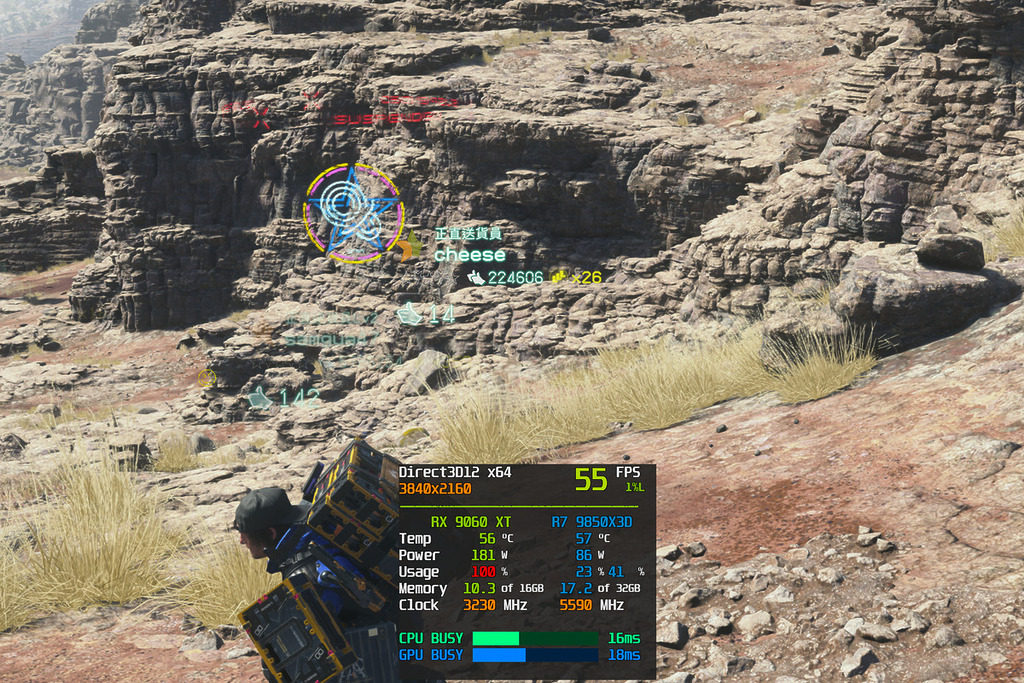Click the player name tag "cheese"
The height and width of the screenshot is (683, 1024).
(469, 255)
